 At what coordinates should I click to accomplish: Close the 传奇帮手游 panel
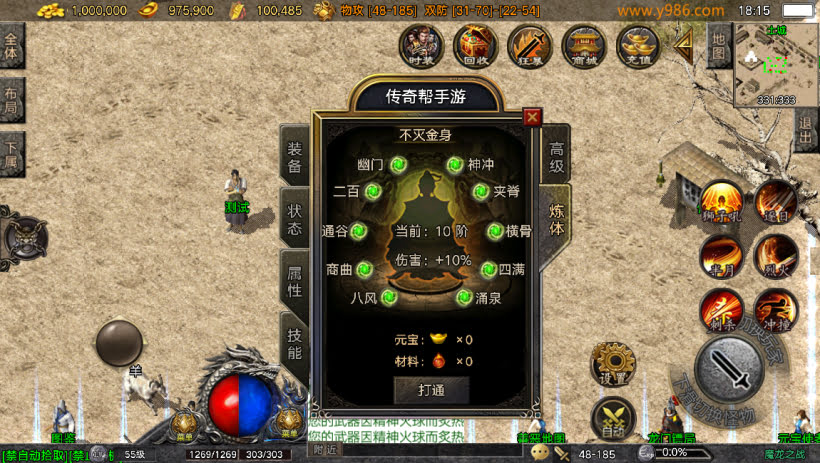point(532,117)
